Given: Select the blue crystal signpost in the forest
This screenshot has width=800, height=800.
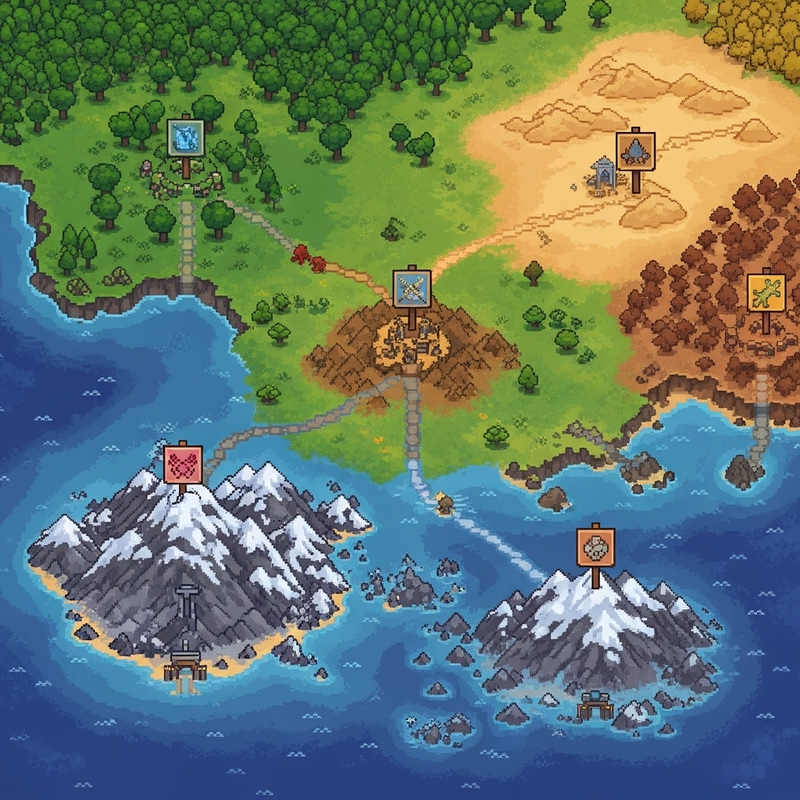Looking at the screenshot, I should (x=186, y=137).
